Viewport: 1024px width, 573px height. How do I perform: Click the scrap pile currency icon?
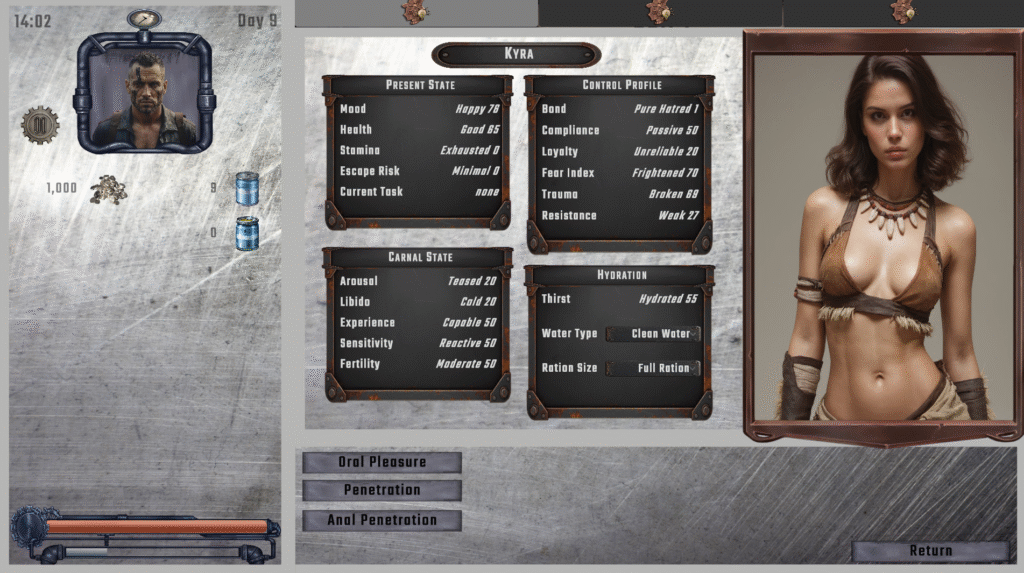pyautogui.click(x=108, y=189)
